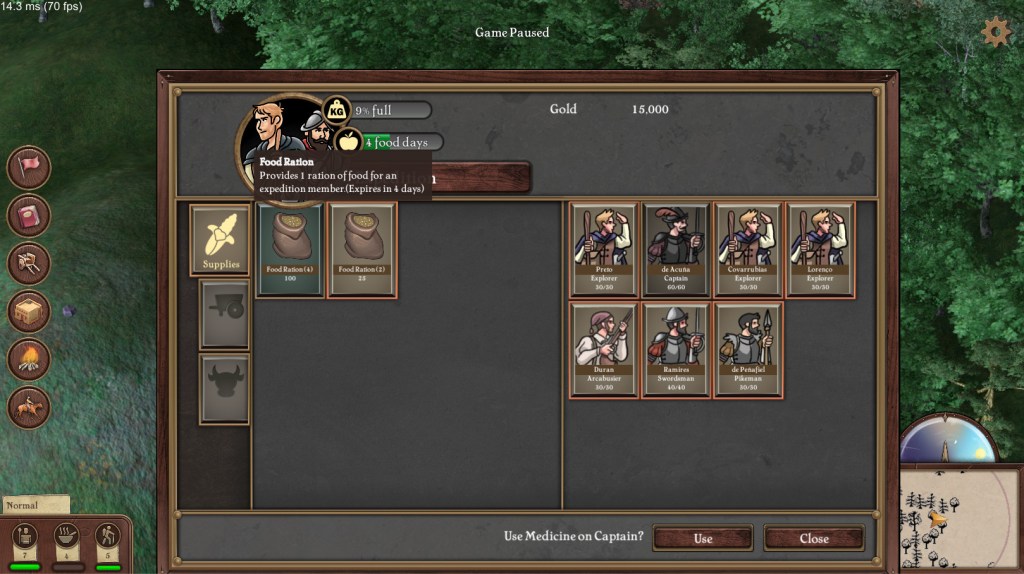
Task: Select the Food Ration (2) stack
Action: [361, 250]
